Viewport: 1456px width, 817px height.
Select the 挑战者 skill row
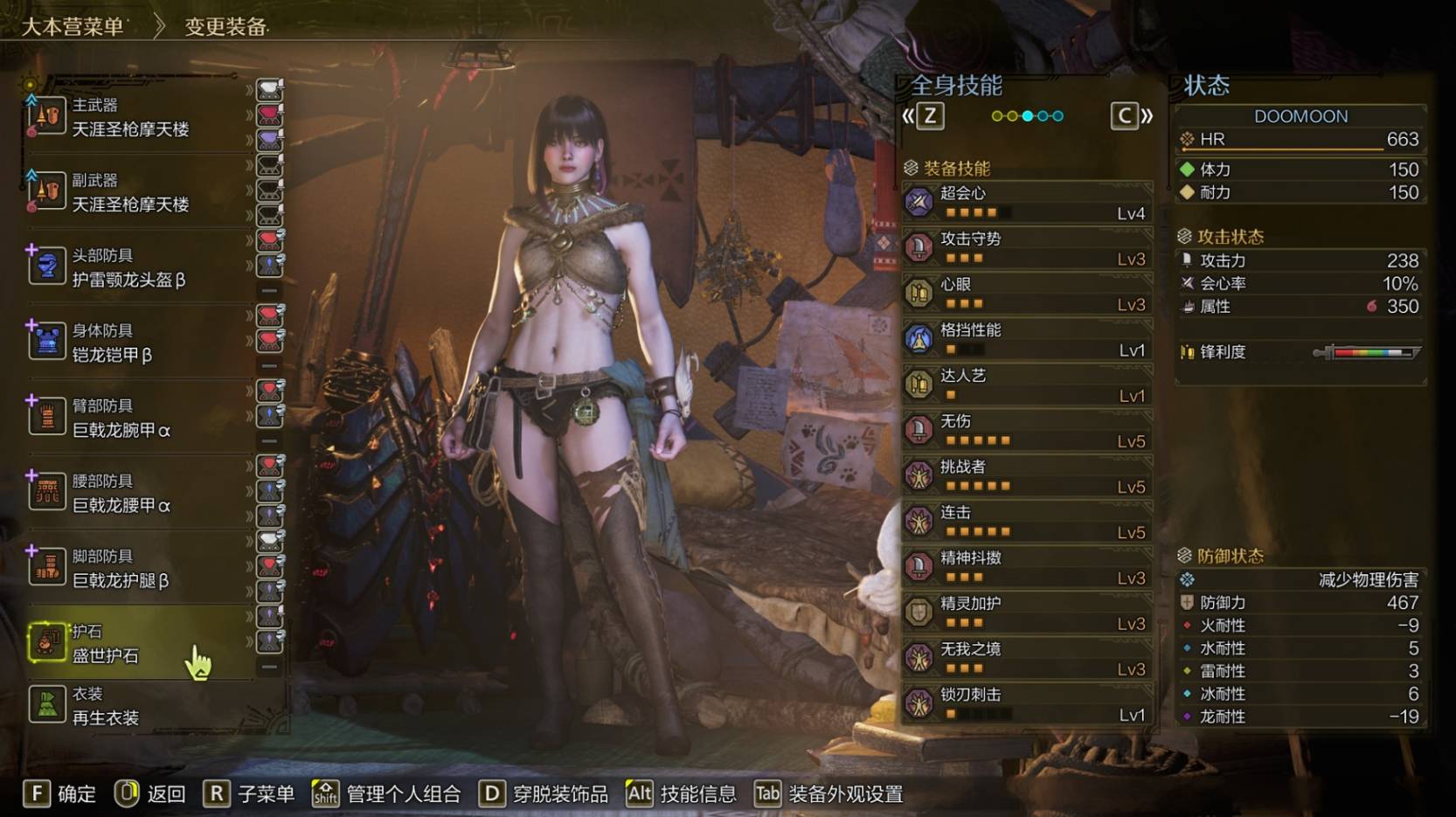tap(1028, 475)
